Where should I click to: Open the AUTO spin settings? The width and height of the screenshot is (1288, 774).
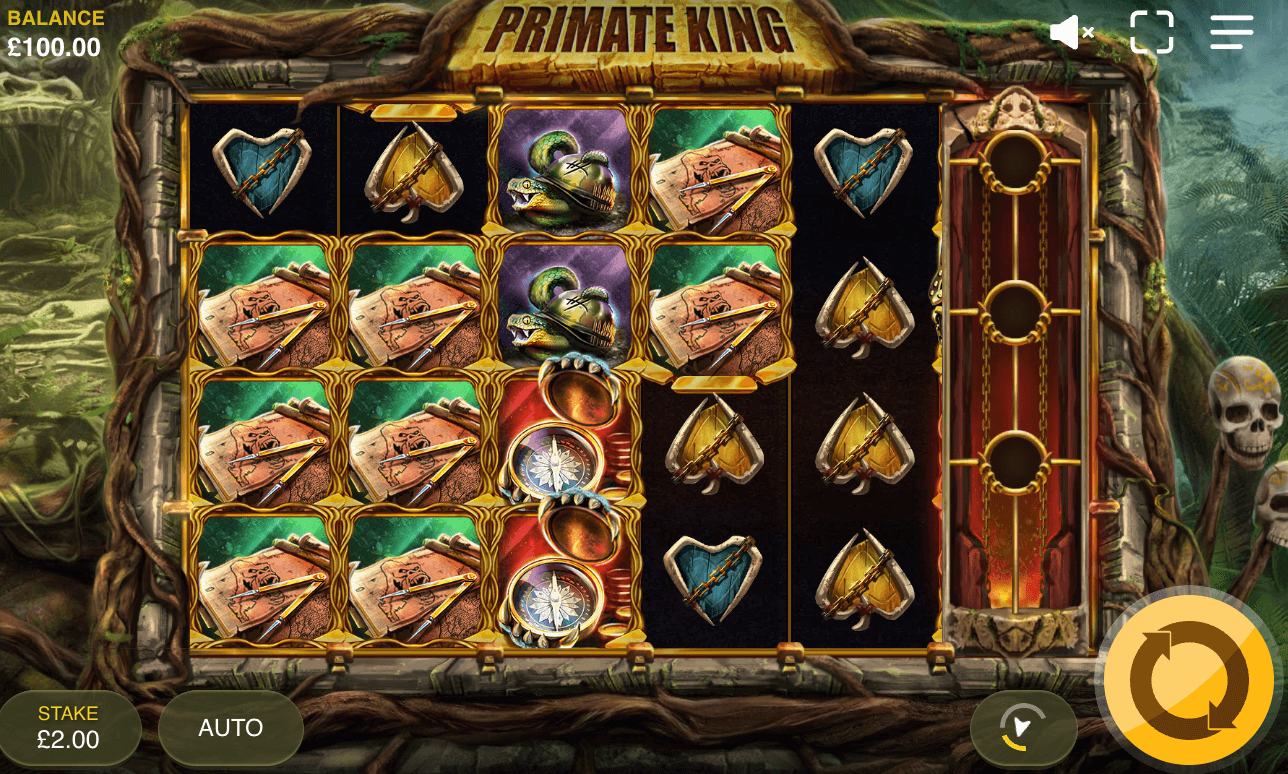point(230,727)
